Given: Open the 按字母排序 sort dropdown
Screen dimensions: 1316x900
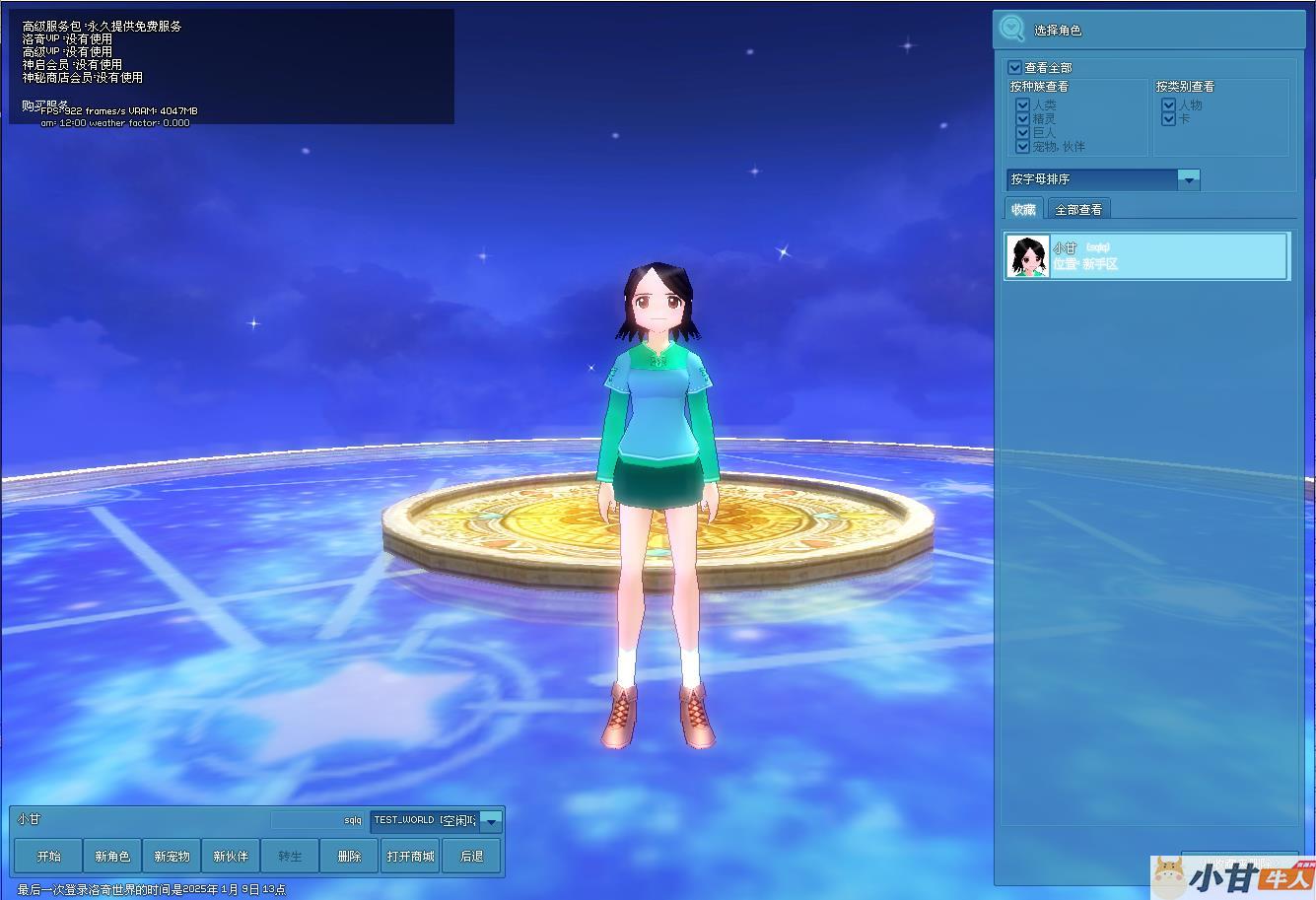Looking at the screenshot, I should (x=1189, y=179).
